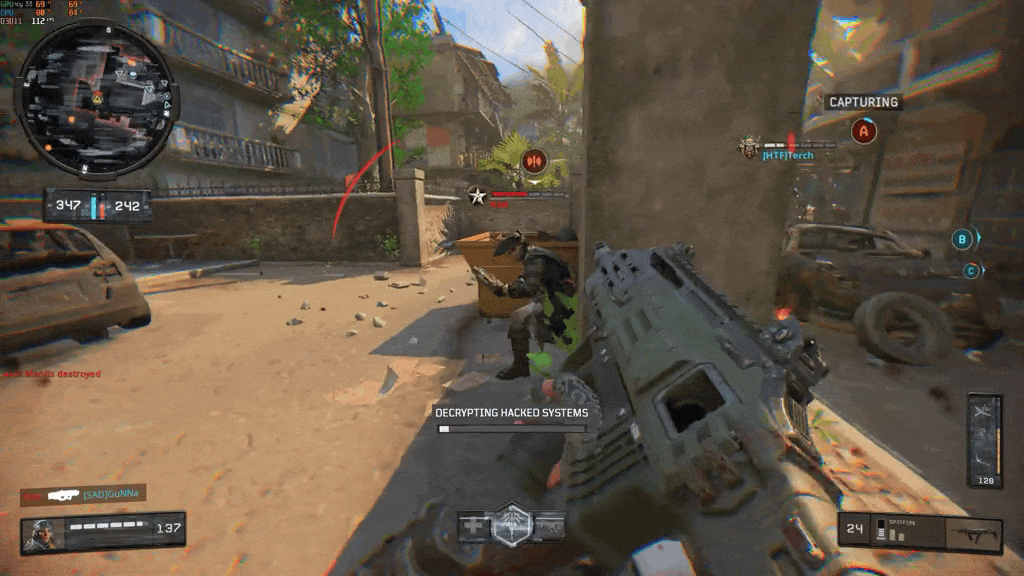Click the circular minimap
The height and width of the screenshot is (576, 1024).
[97, 98]
